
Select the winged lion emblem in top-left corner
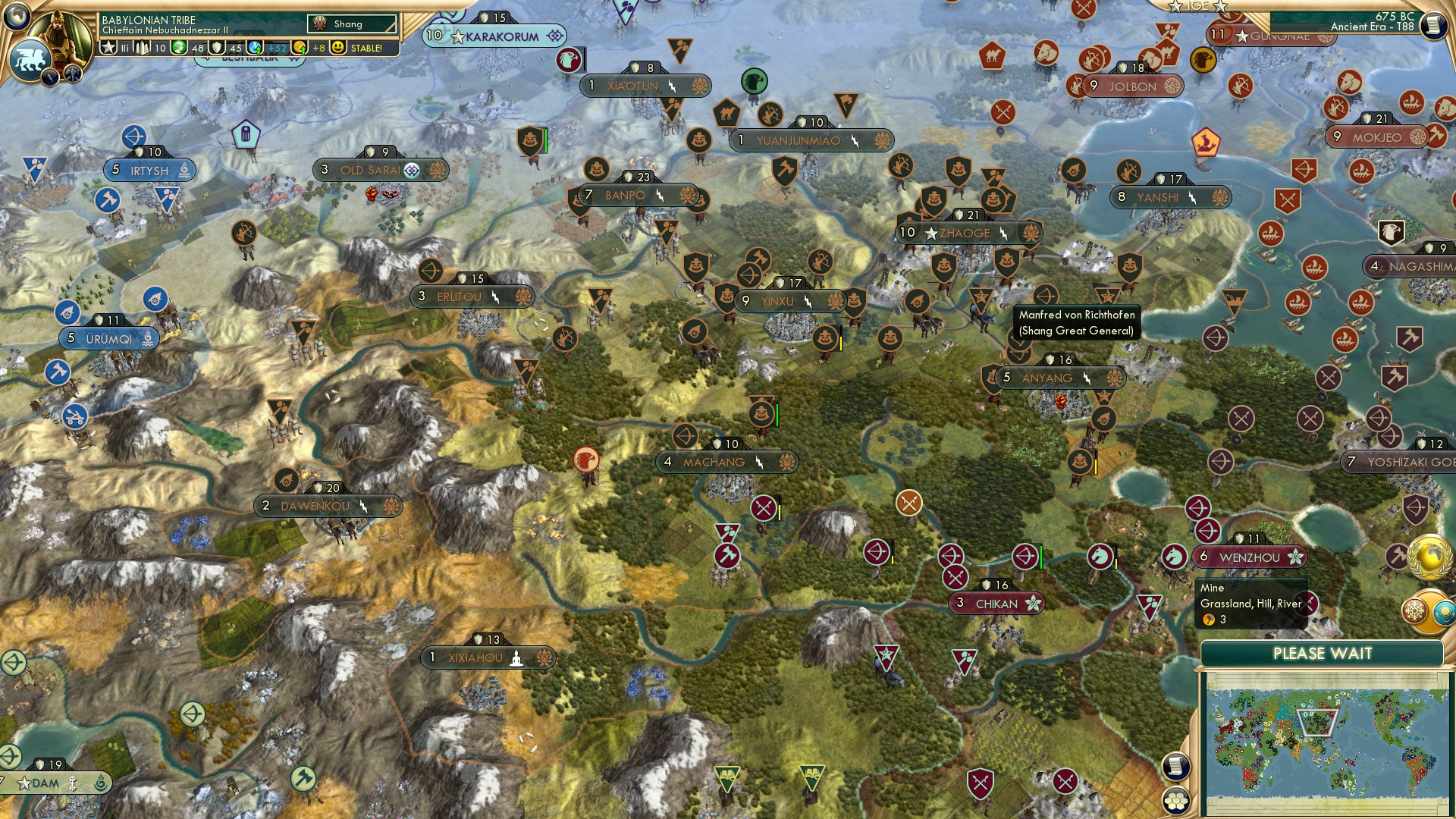coord(32,59)
